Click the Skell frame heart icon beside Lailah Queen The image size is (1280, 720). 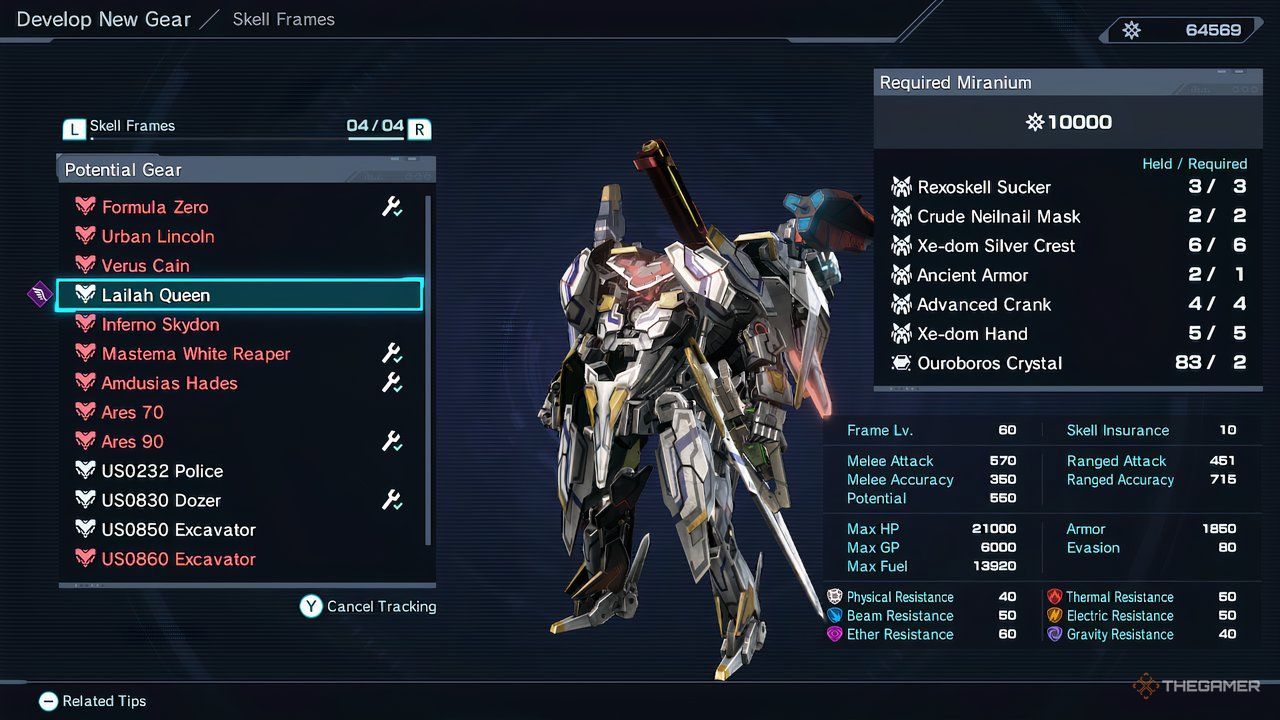click(x=85, y=294)
